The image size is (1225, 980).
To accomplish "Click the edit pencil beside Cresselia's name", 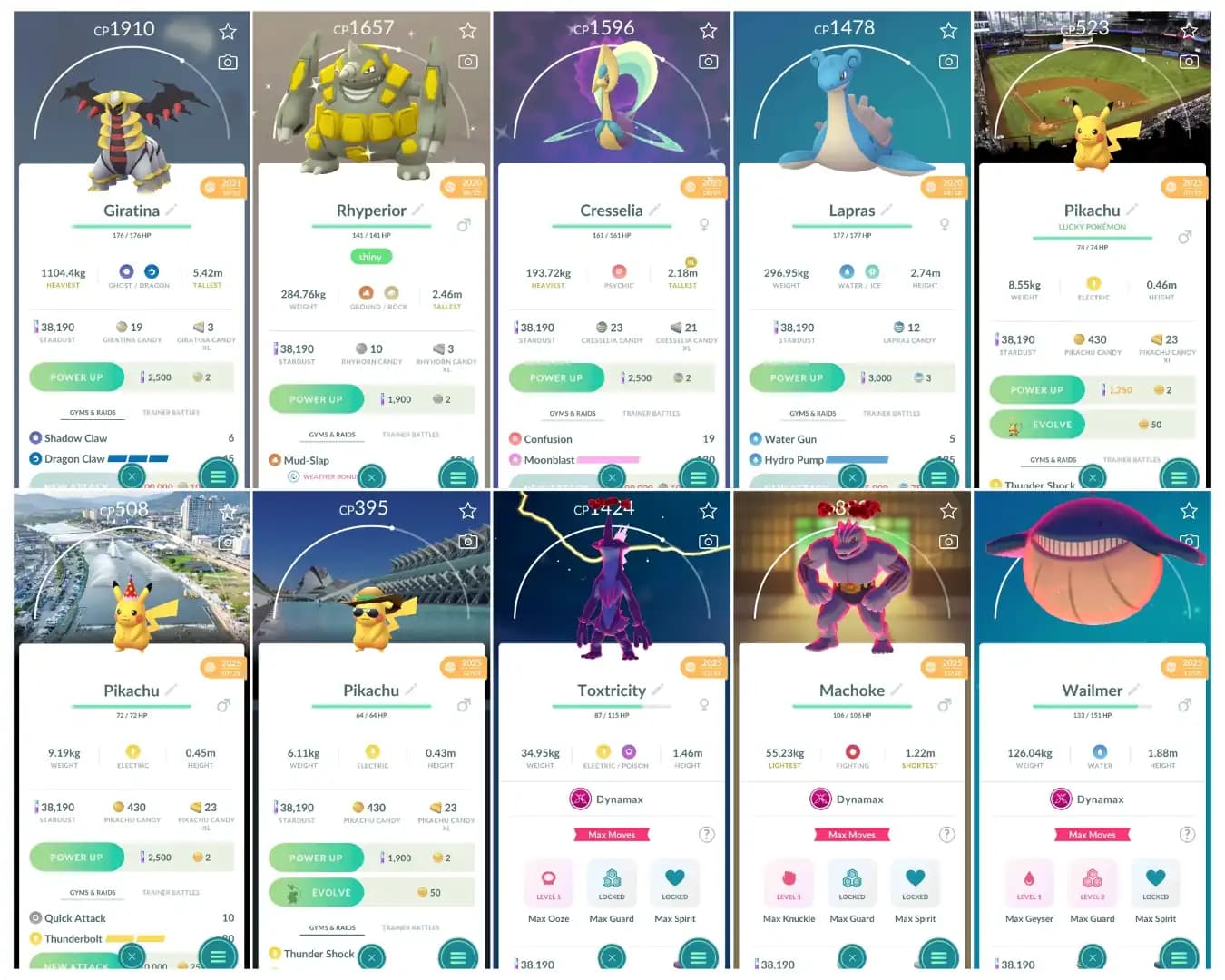I will point(656,210).
